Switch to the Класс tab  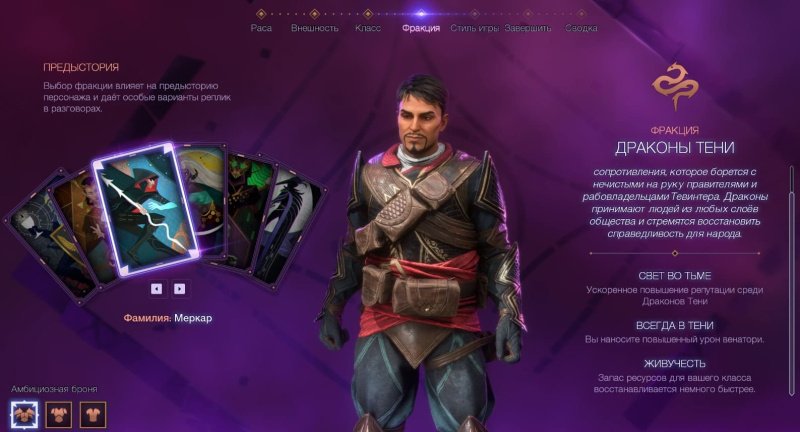(367, 28)
